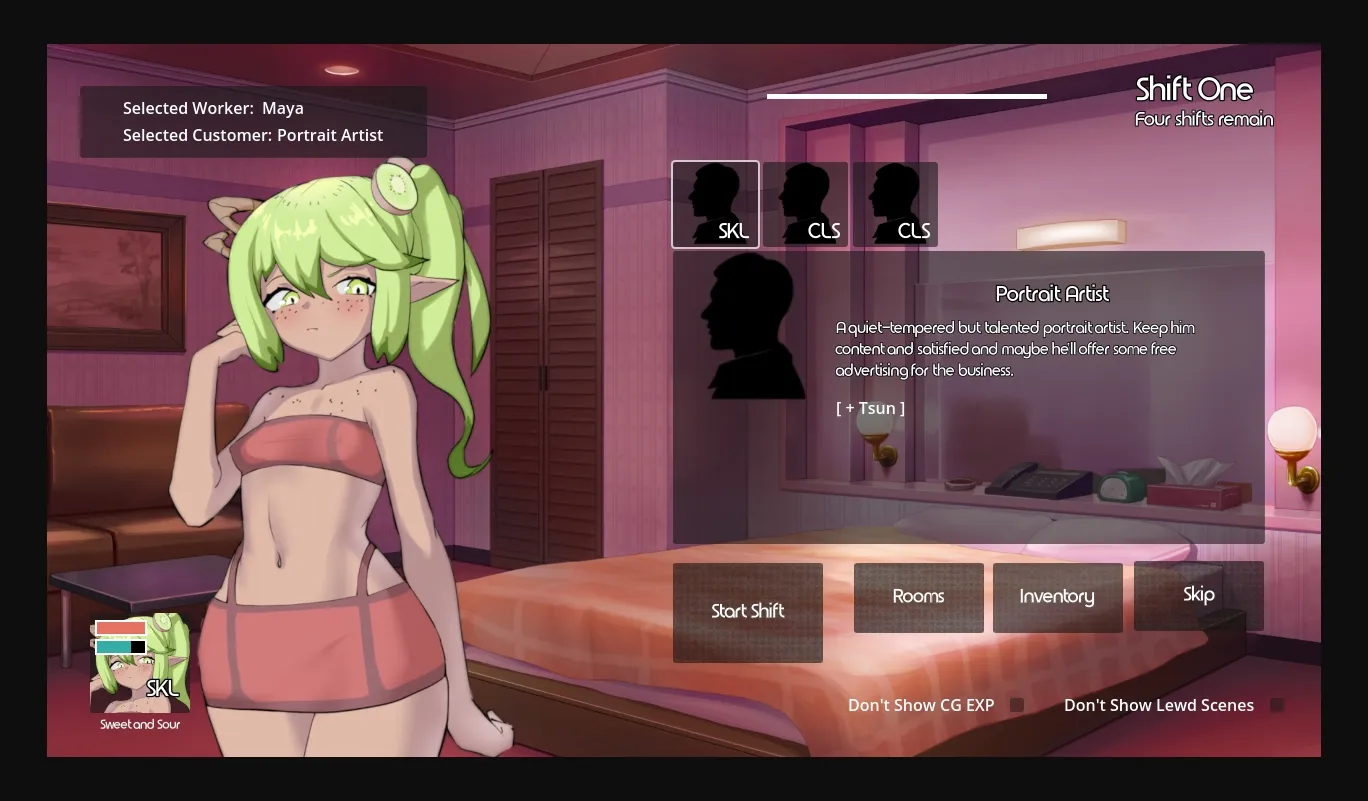This screenshot has width=1368, height=801.
Task: Skip the Portrait Artist customer
Action: [x=1198, y=594]
